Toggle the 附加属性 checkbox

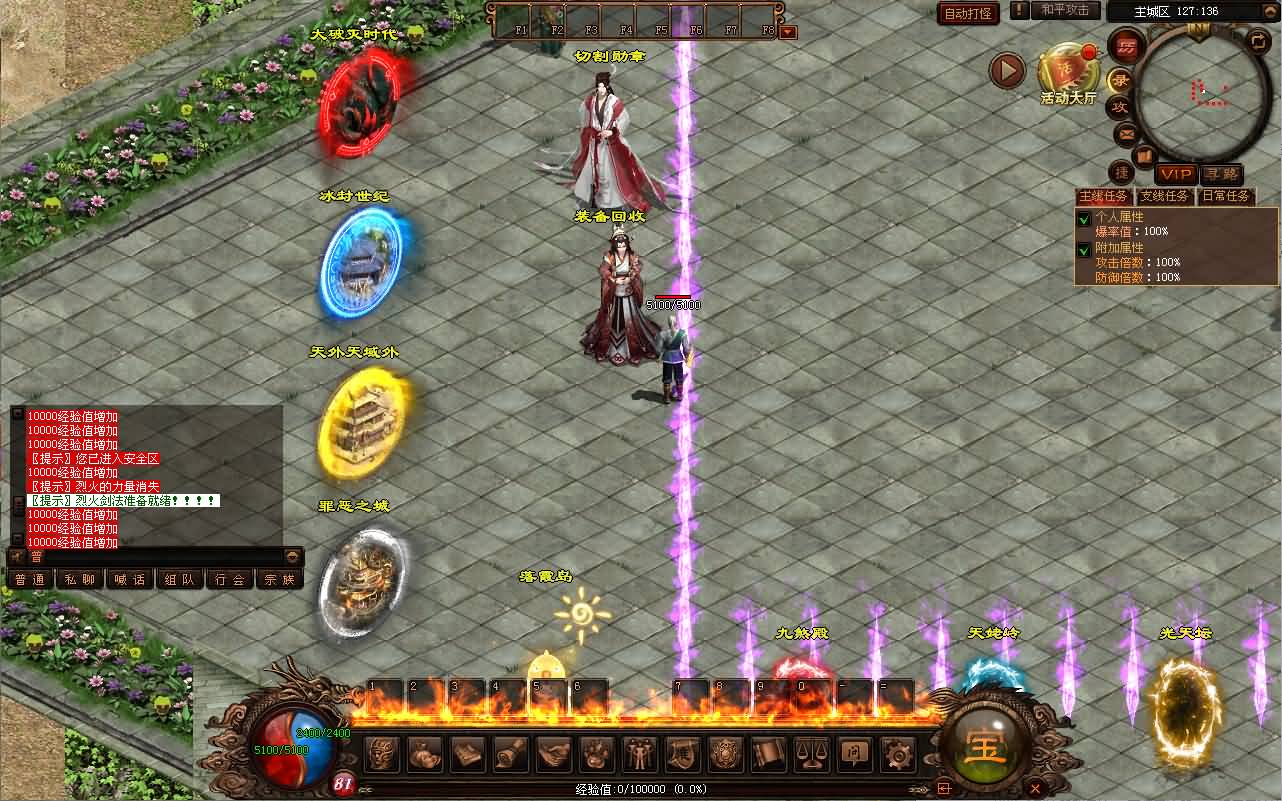1086,251
